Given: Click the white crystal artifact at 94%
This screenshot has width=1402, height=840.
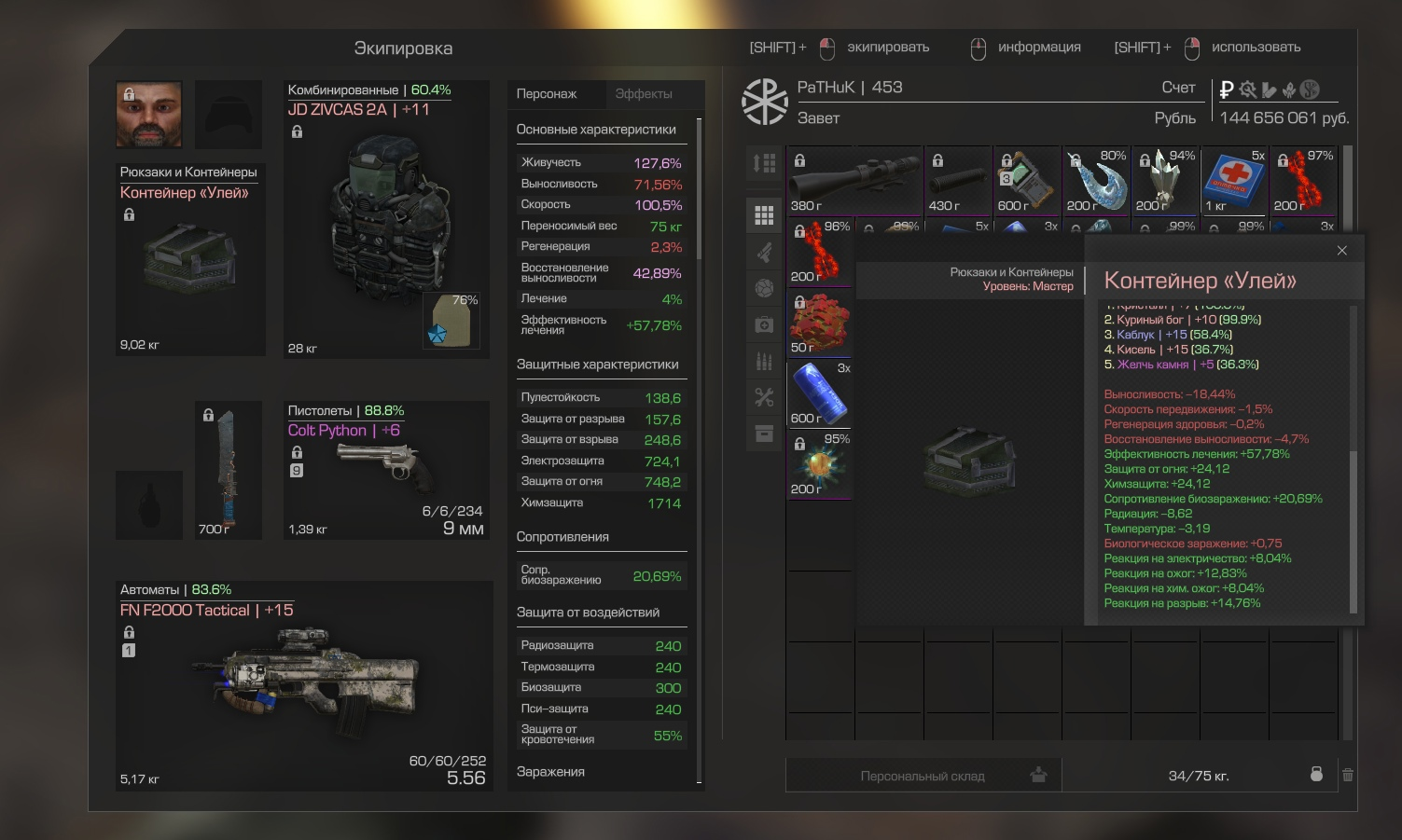Looking at the screenshot, I should tap(1165, 180).
